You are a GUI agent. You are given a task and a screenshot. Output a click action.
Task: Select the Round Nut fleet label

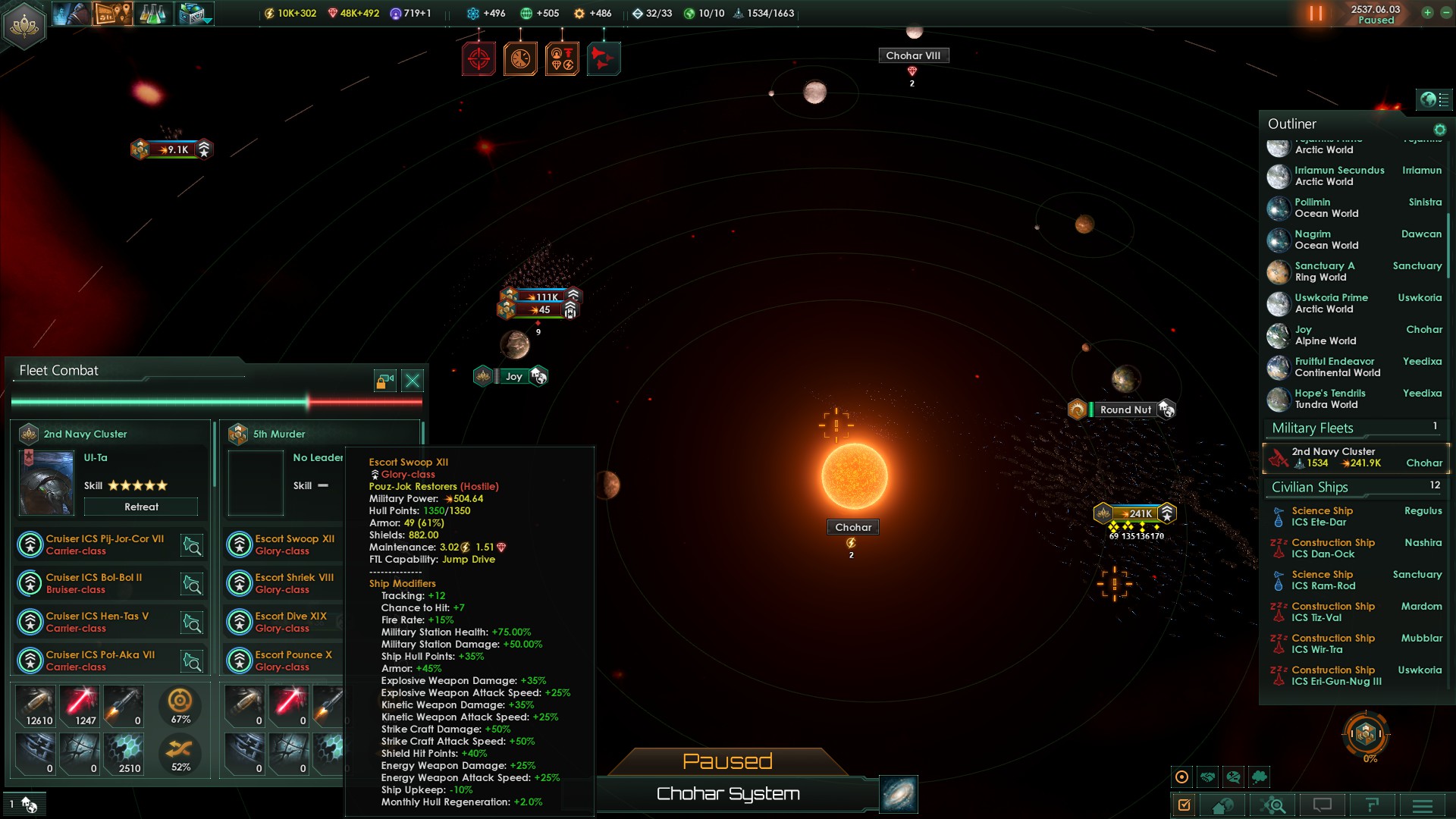[x=1125, y=409]
